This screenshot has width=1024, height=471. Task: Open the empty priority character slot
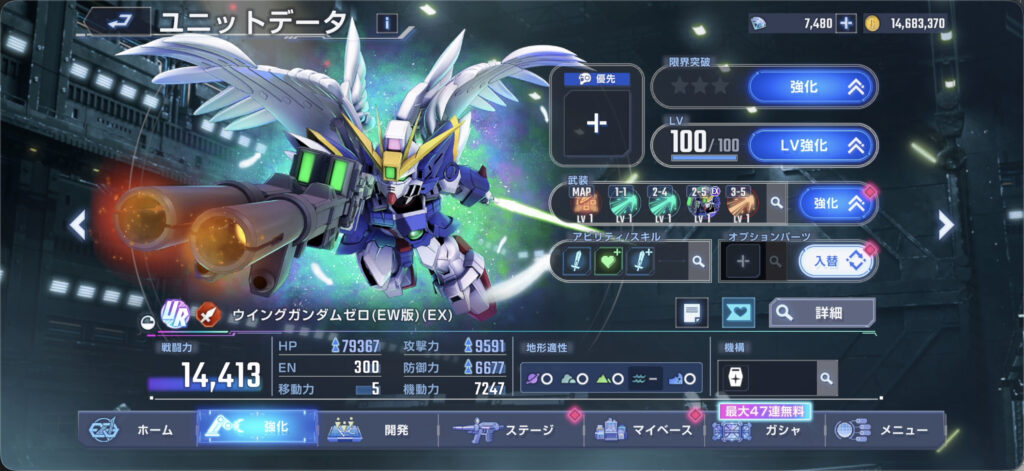point(597,123)
